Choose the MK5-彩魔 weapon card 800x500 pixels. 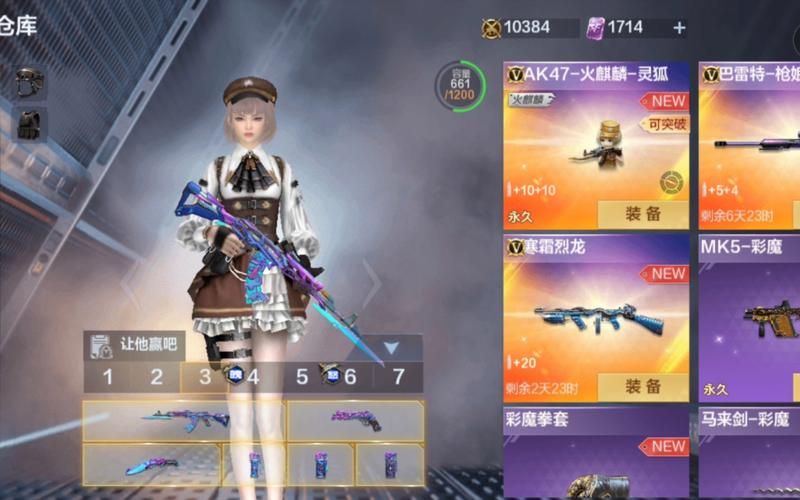point(748,308)
